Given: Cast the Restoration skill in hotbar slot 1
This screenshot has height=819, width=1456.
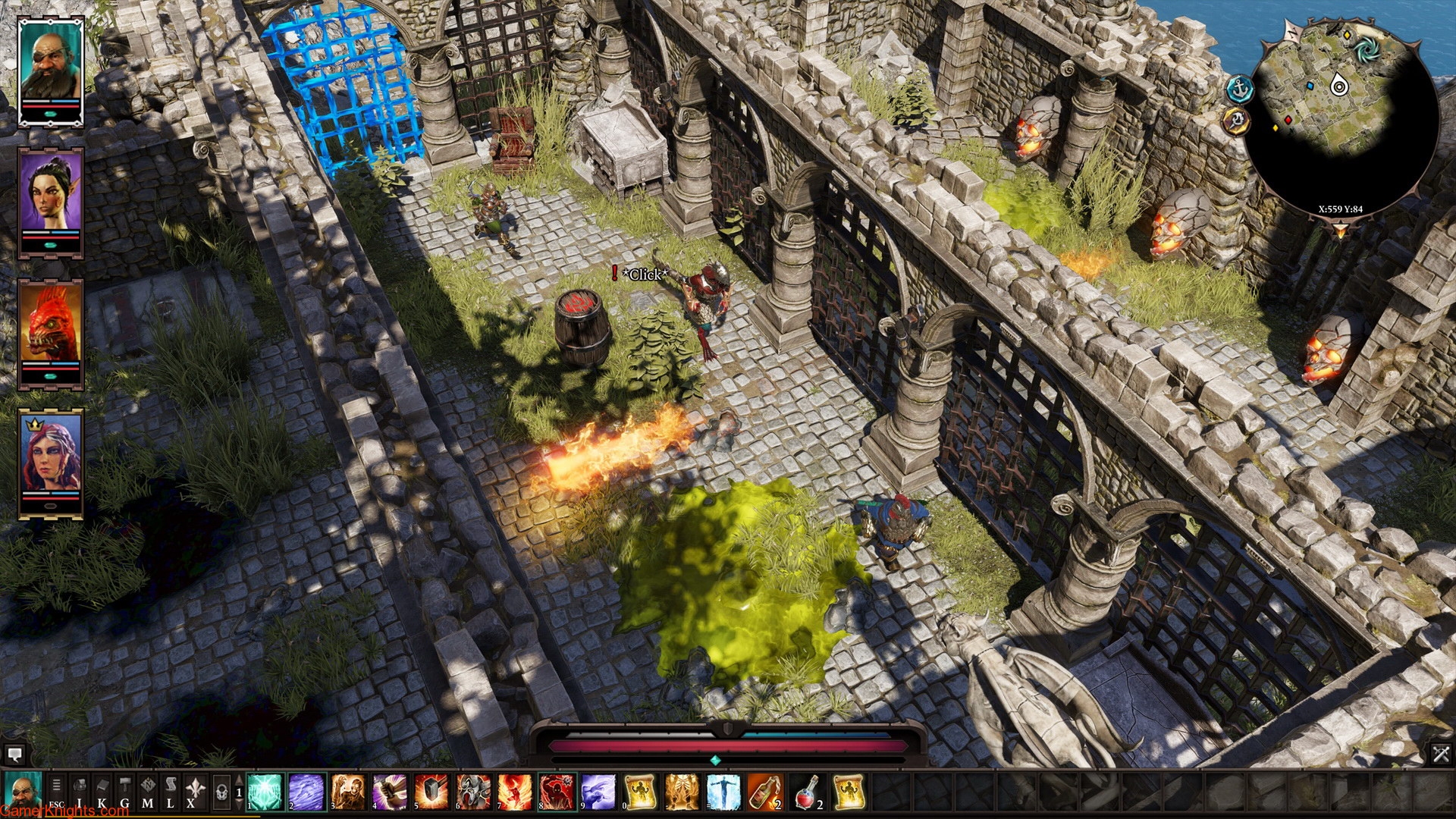Looking at the screenshot, I should click(265, 792).
